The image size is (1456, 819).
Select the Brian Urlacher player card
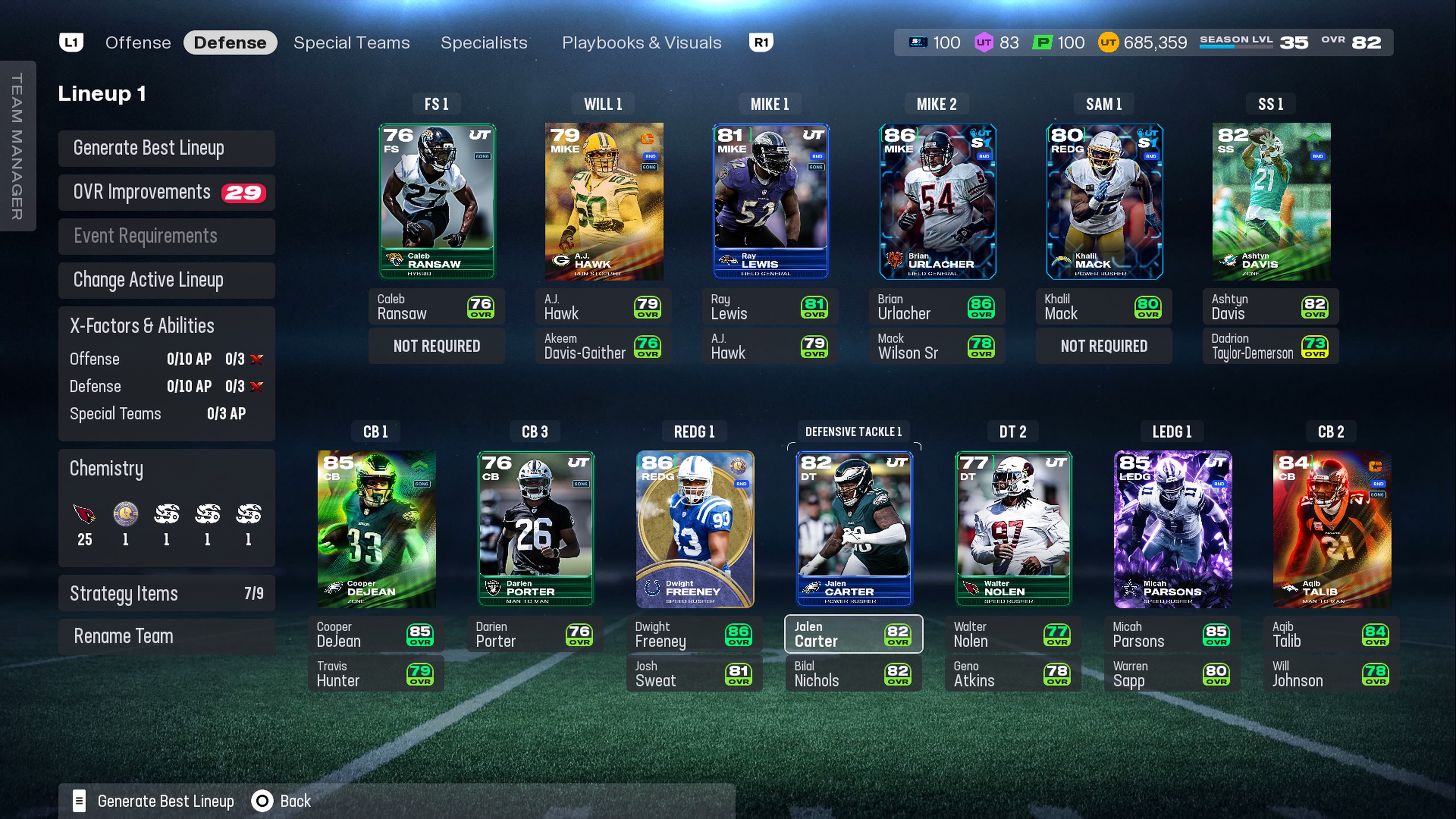point(937,201)
